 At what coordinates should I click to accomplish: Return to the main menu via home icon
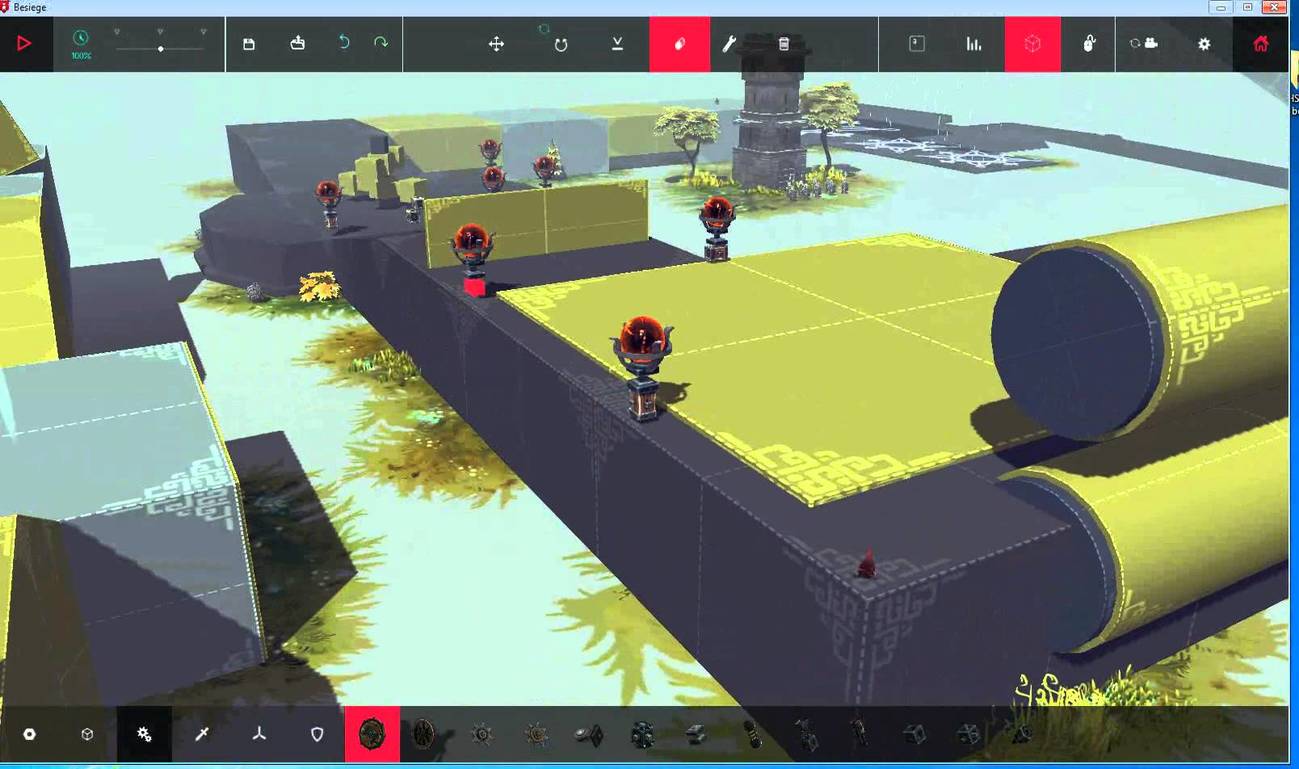coord(1260,44)
